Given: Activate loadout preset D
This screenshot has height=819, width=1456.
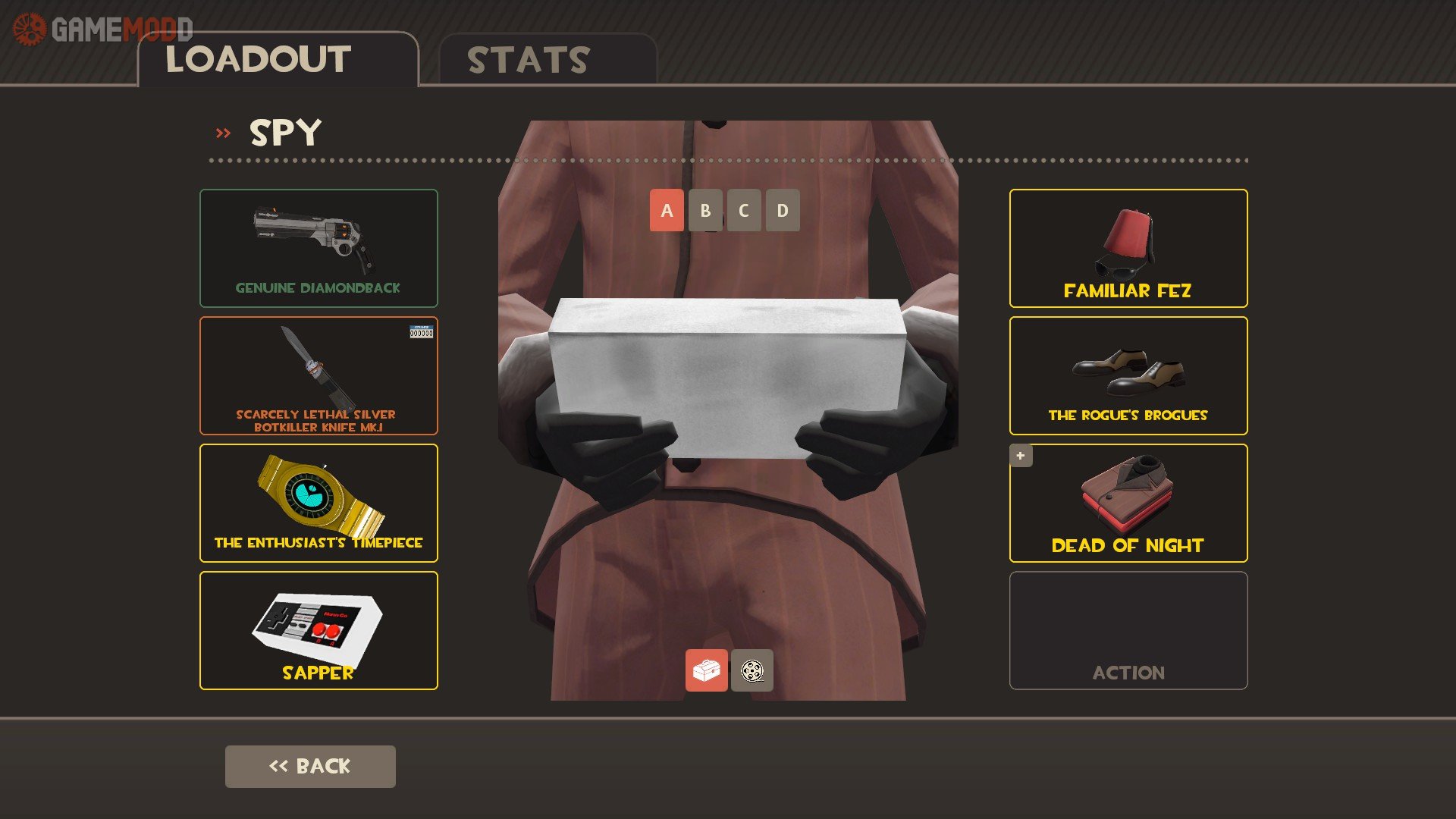Looking at the screenshot, I should 783,210.
